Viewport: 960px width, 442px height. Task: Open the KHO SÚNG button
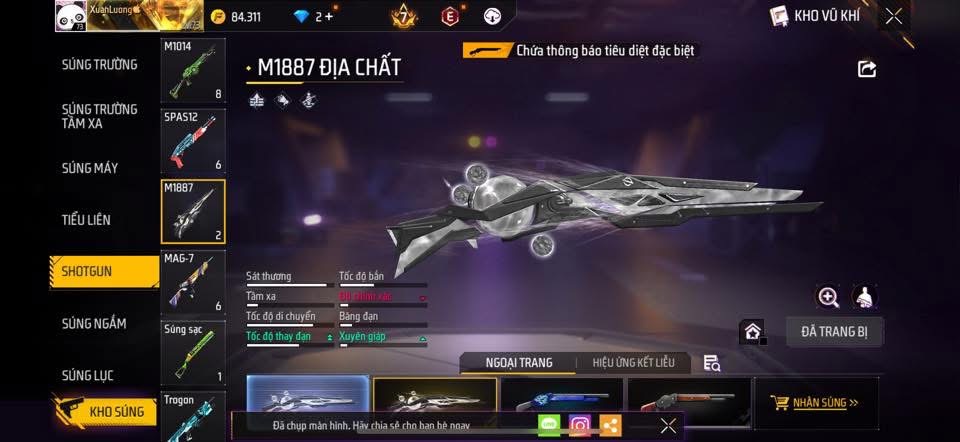pyautogui.click(x=106, y=411)
